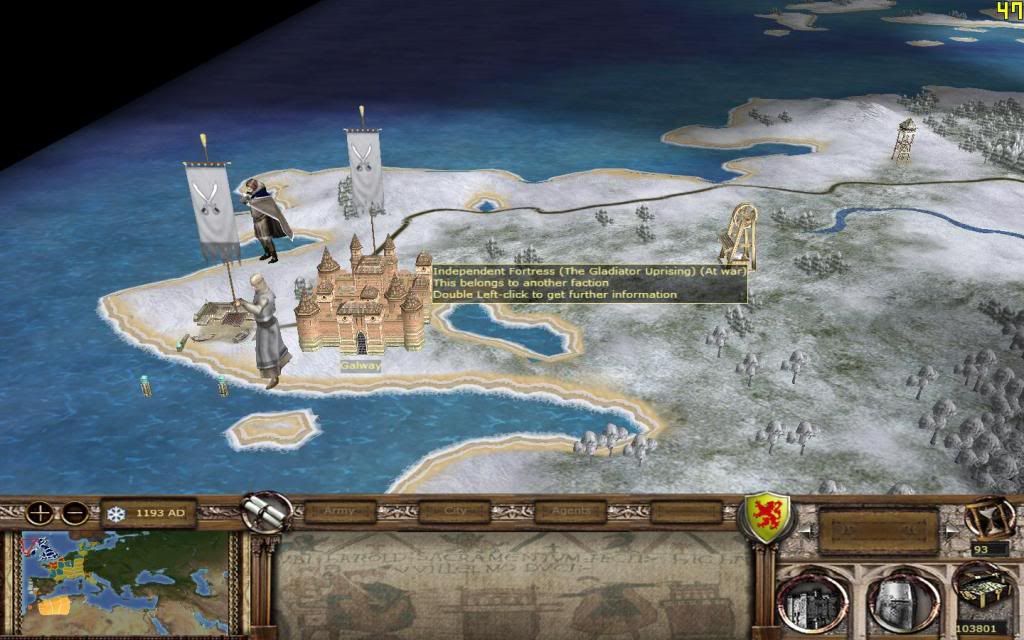1024x640 pixels.
Task: Open the missions scroll icon
Action: tap(265, 511)
